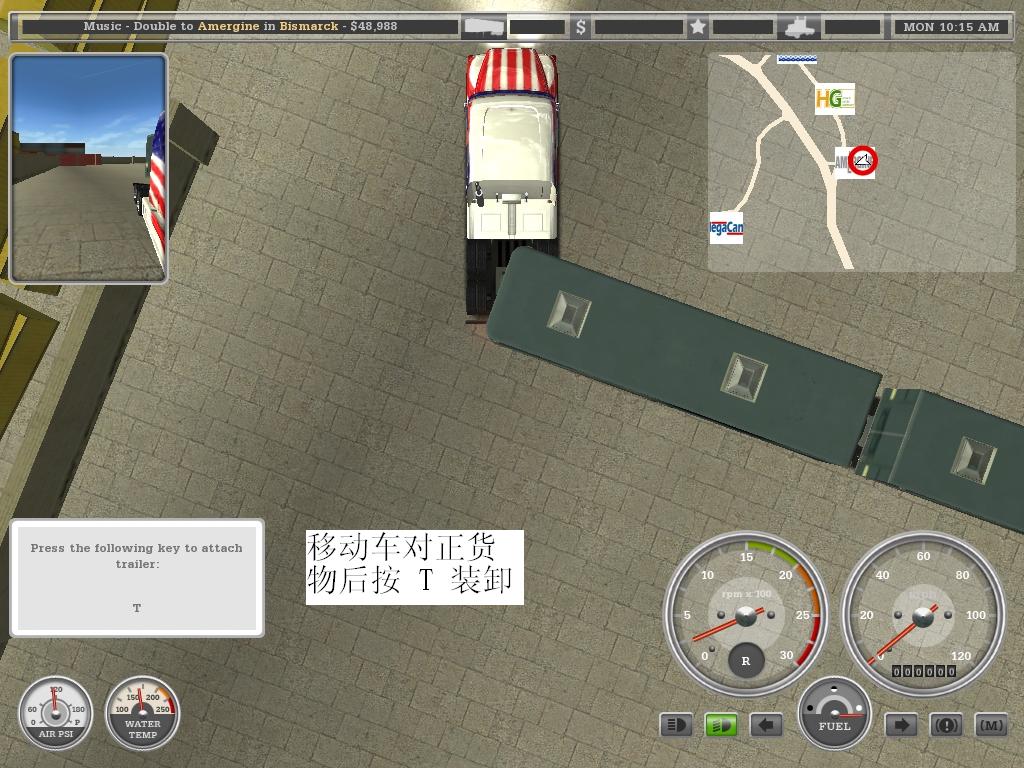Switch off the green high-beam lights
The width and height of the screenshot is (1024, 768).
(721, 725)
